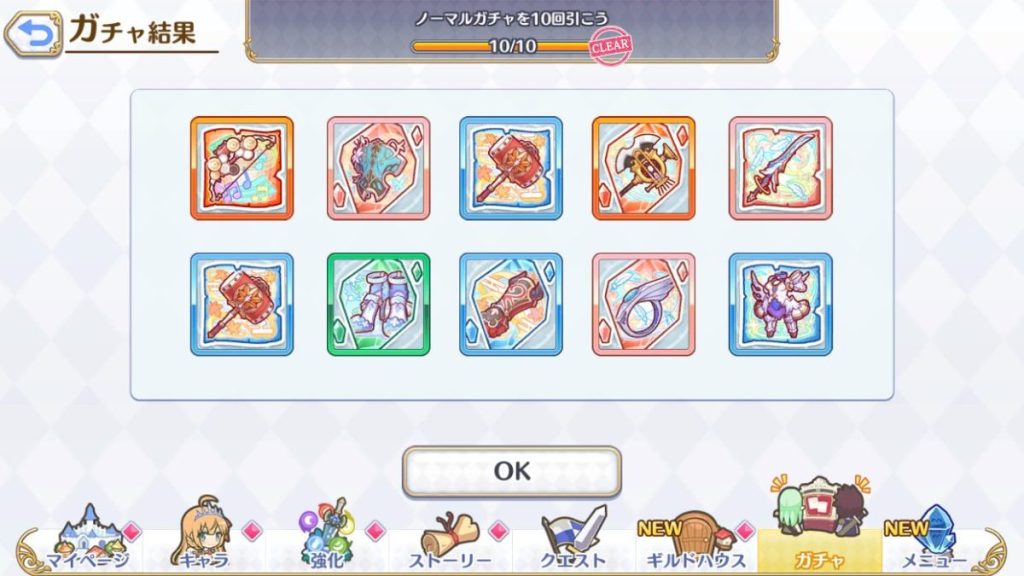Select the orange-framed tambourine item
This screenshot has height=576, width=1024.
(242, 168)
